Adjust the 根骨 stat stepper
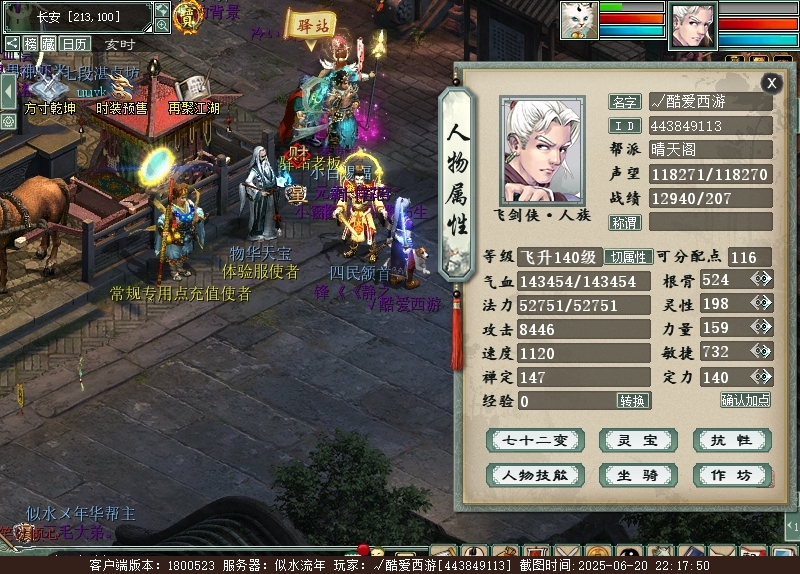The height and width of the screenshot is (574, 800). [762, 280]
